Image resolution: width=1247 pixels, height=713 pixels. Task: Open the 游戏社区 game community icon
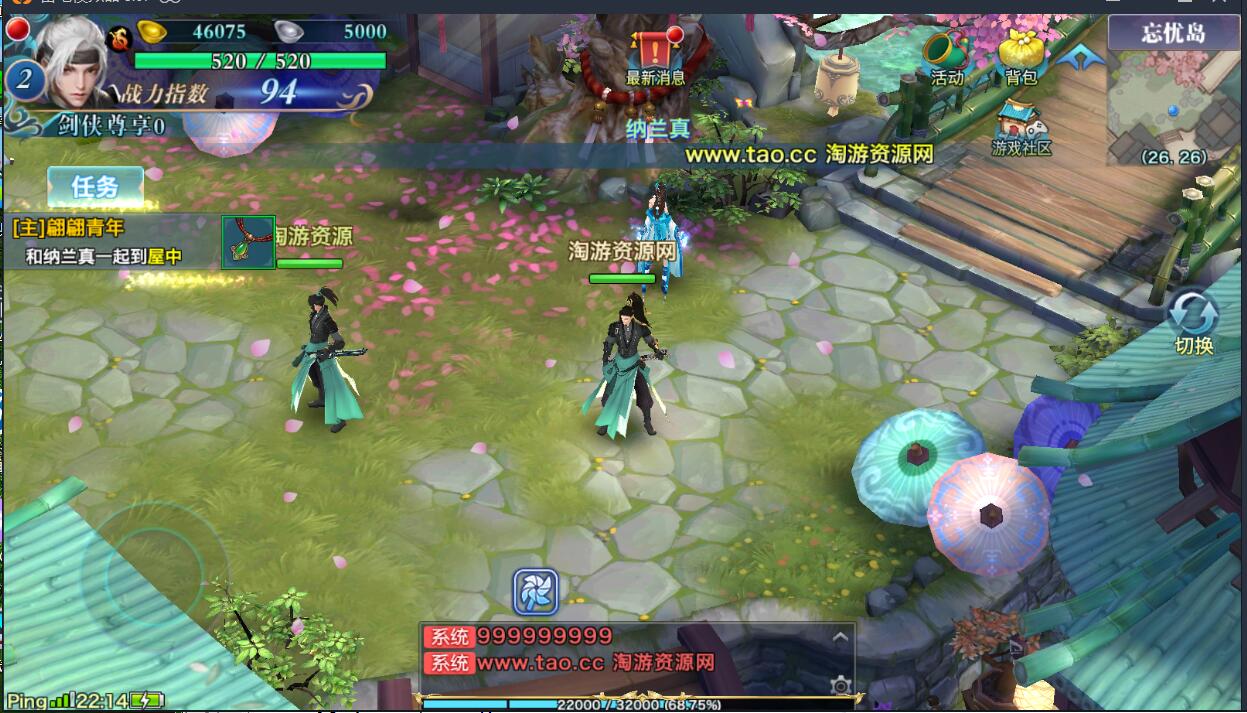(1021, 128)
